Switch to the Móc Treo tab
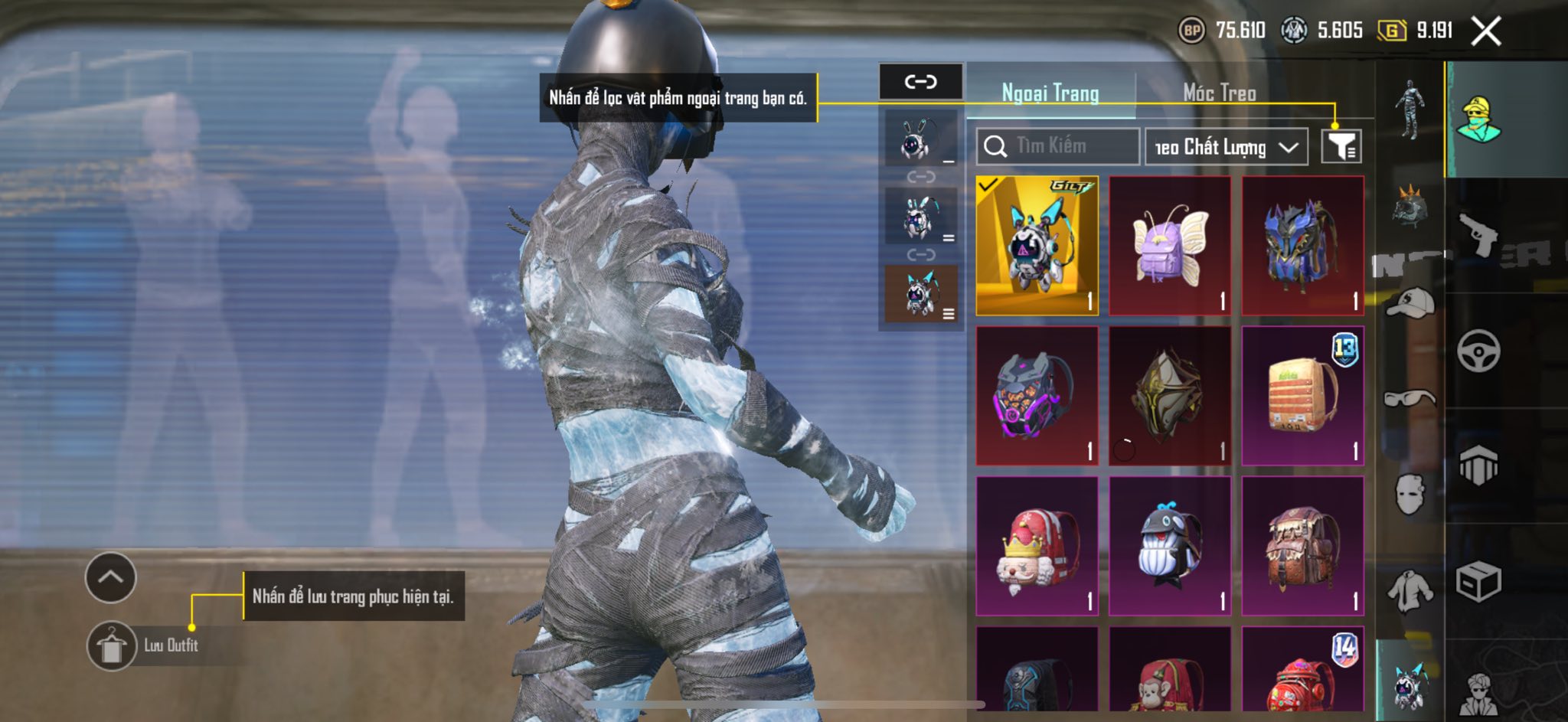 (1219, 93)
